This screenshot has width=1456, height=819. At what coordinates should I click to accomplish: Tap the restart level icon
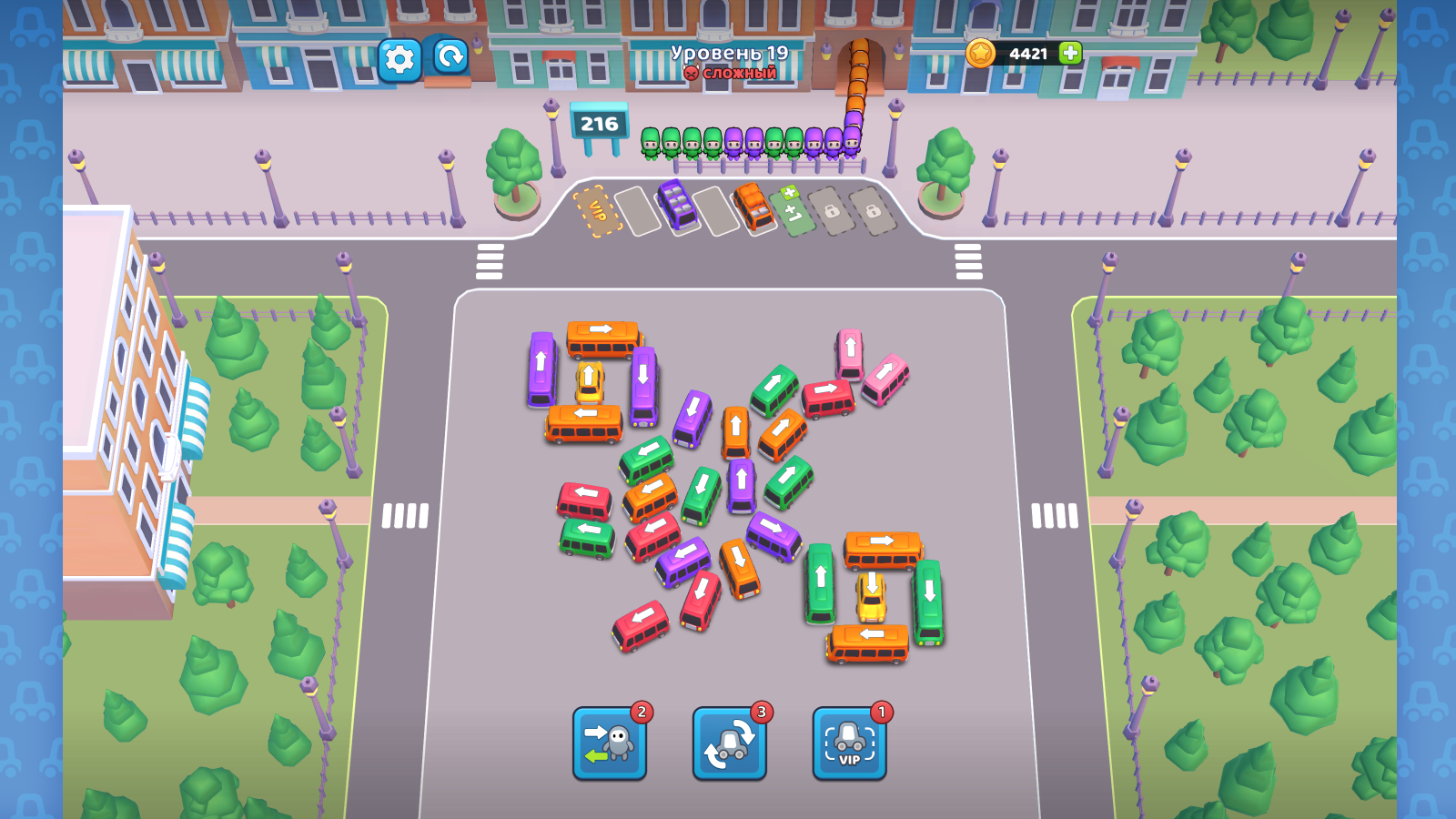[x=450, y=60]
